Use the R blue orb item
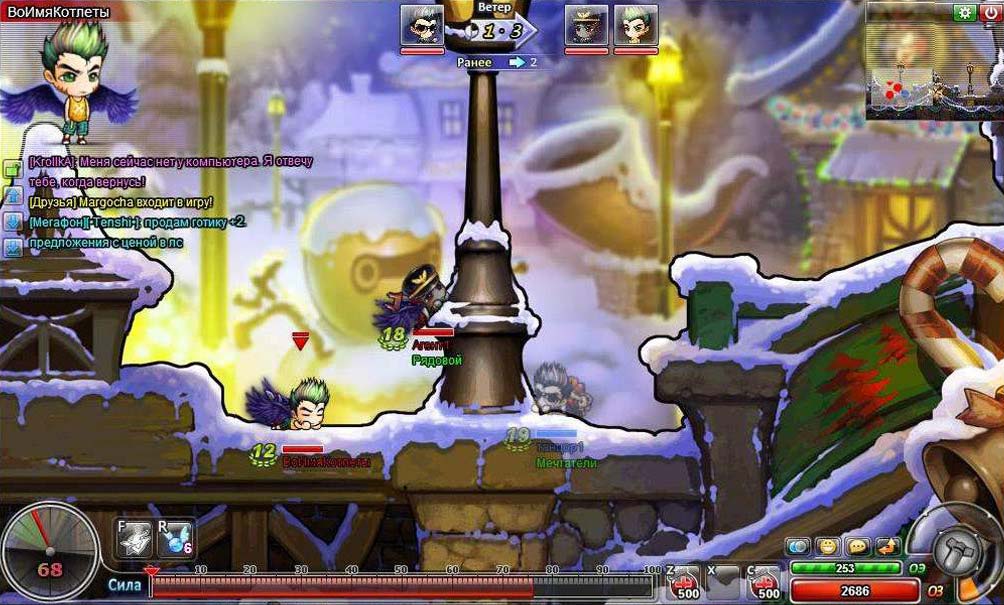This screenshot has height=605, width=1004. pos(175,539)
